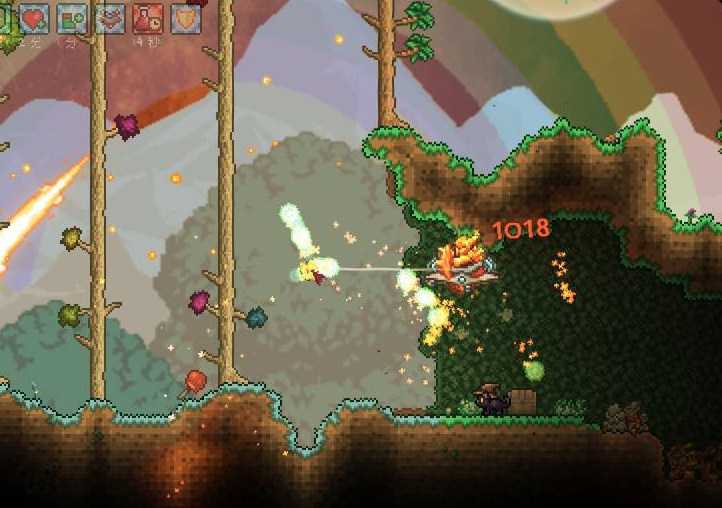Select the red potion sickness debuff icon
The height and width of the screenshot is (508, 722).
(148, 18)
